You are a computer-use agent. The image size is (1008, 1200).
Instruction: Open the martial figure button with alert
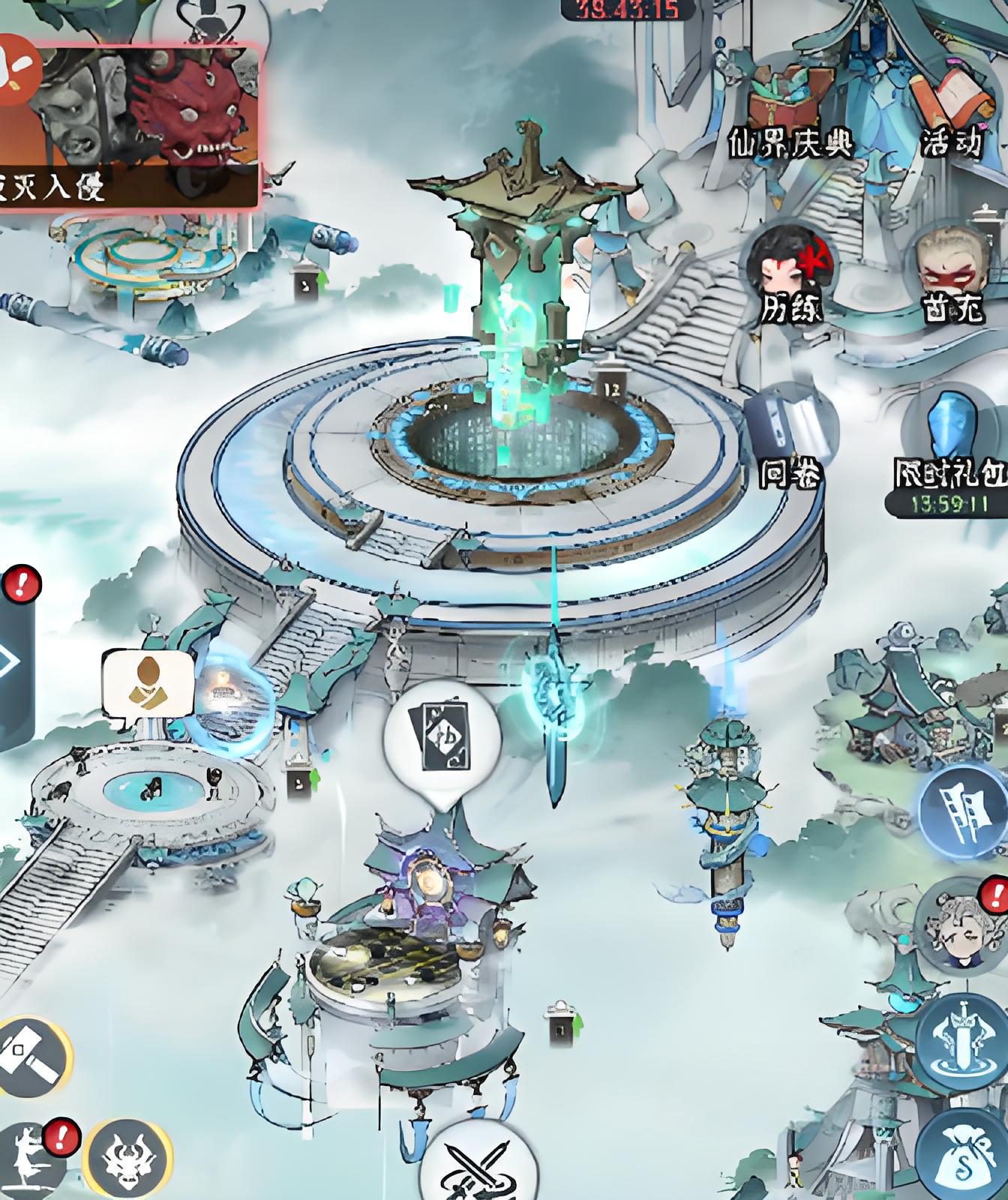pyautogui.click(x=34, y=1162)
